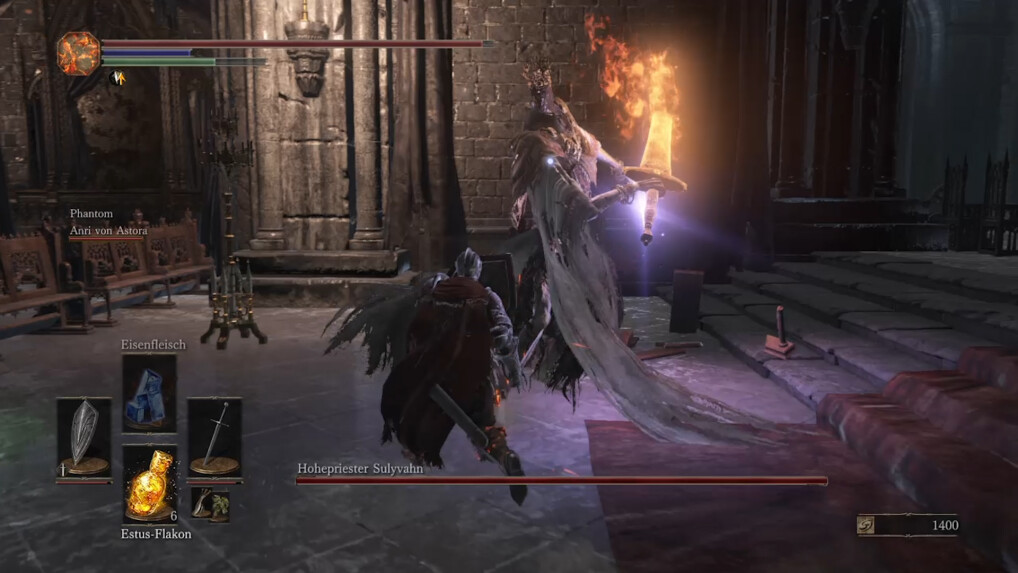Choose the right-hand sword slot

tap(214, 437)
